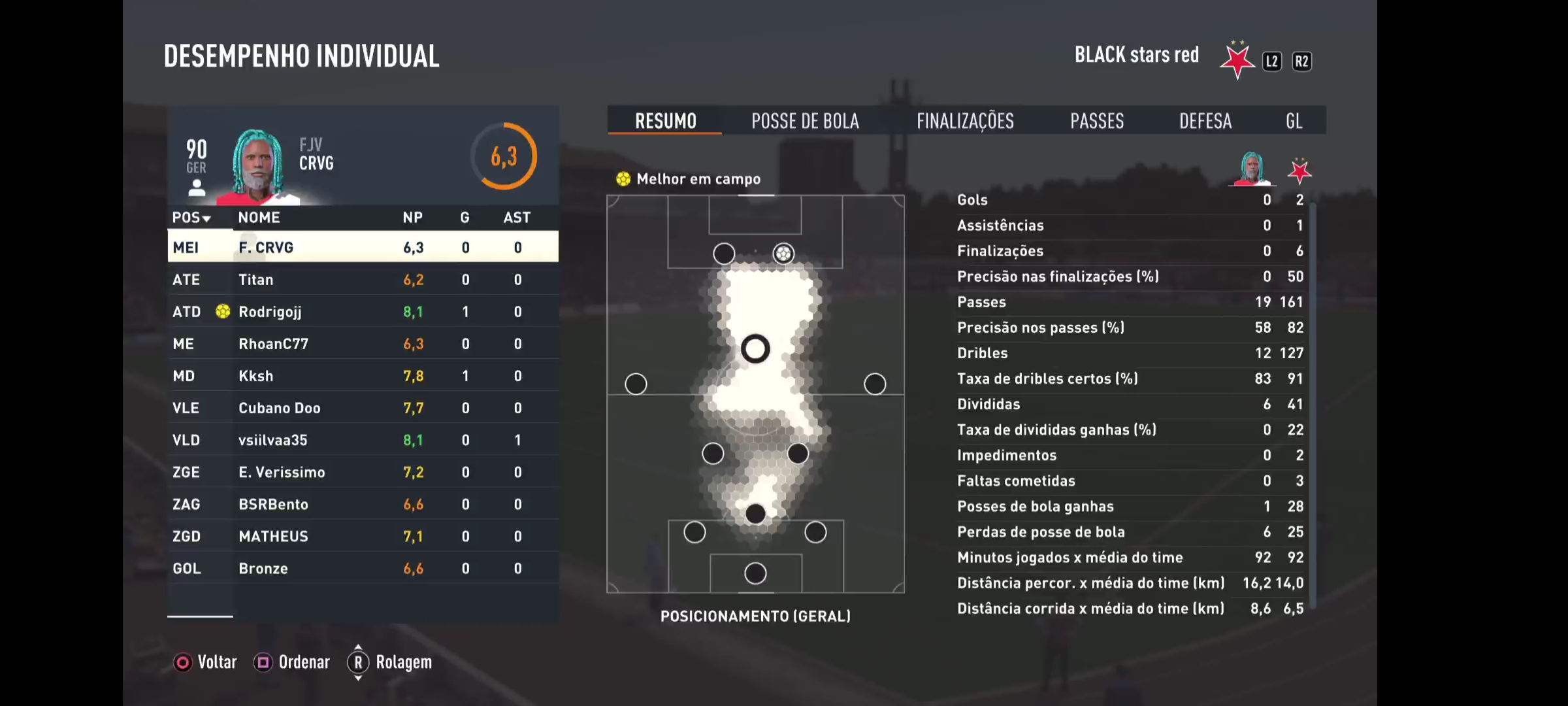1568x706 pixels.
Task: Select player row F. CRVG
Action: 363,247
